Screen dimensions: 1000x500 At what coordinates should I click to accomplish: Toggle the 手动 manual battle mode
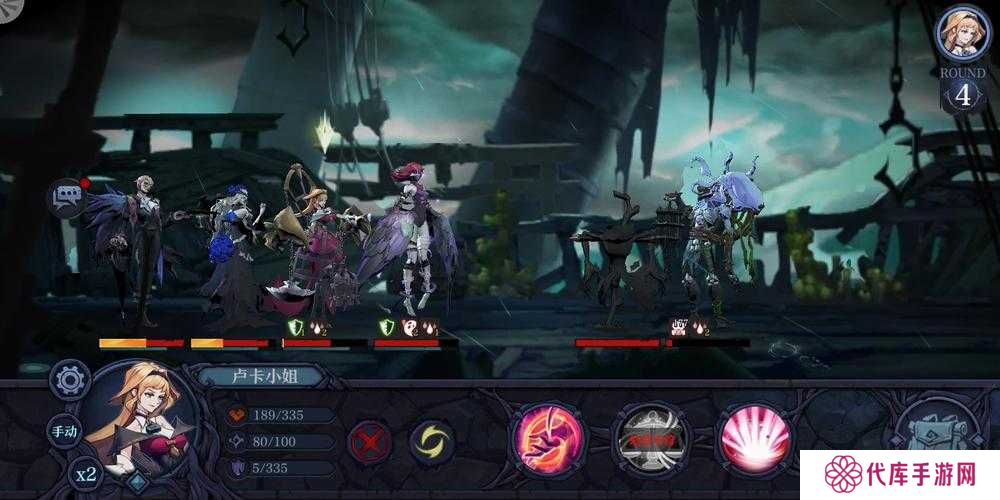[64, 432]
